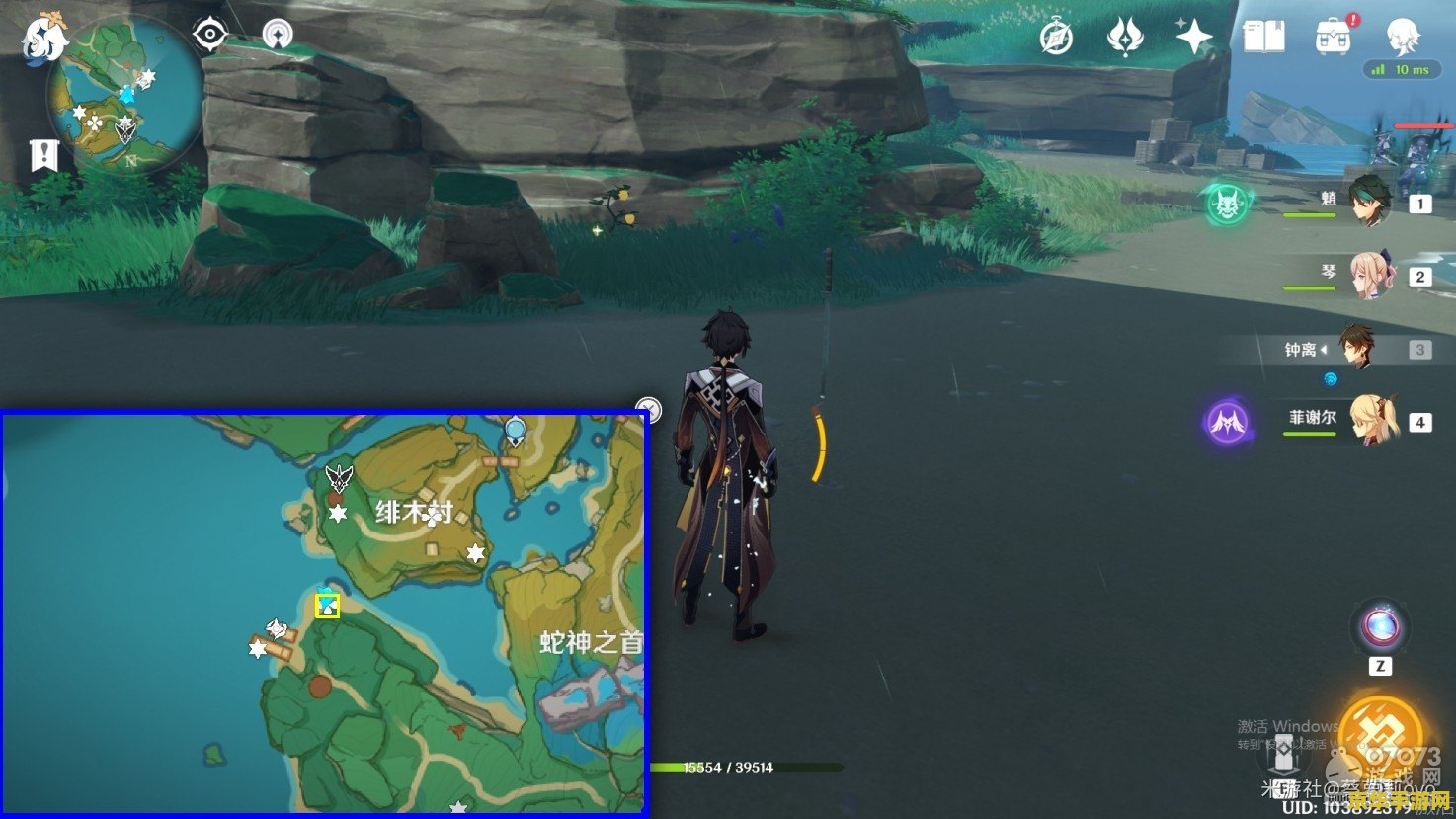
Task: Switch to party member 琴
Action: pos(1369,275)
